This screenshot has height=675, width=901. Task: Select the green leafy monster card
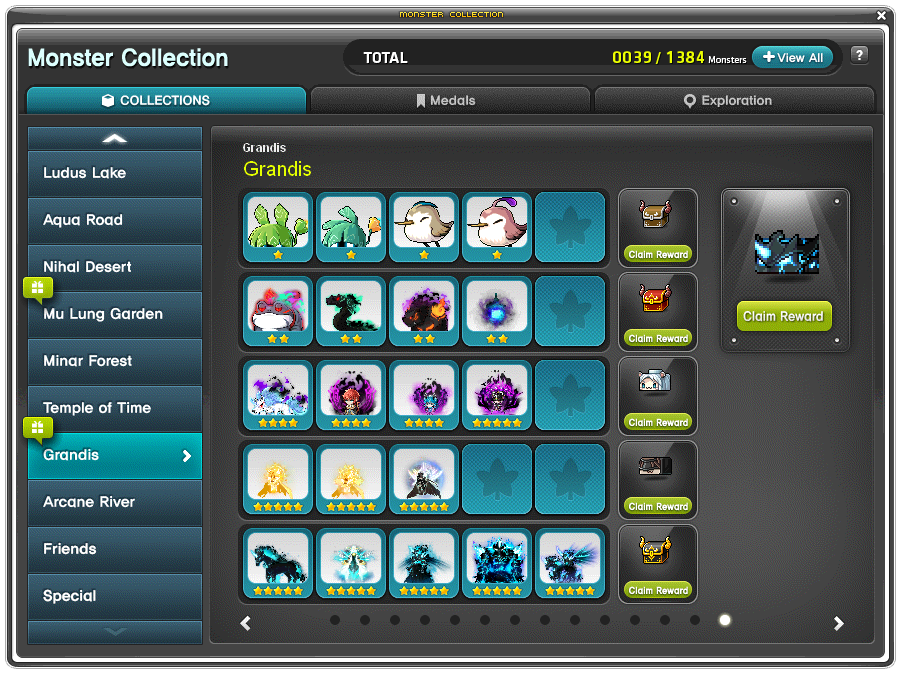point(277,227)
